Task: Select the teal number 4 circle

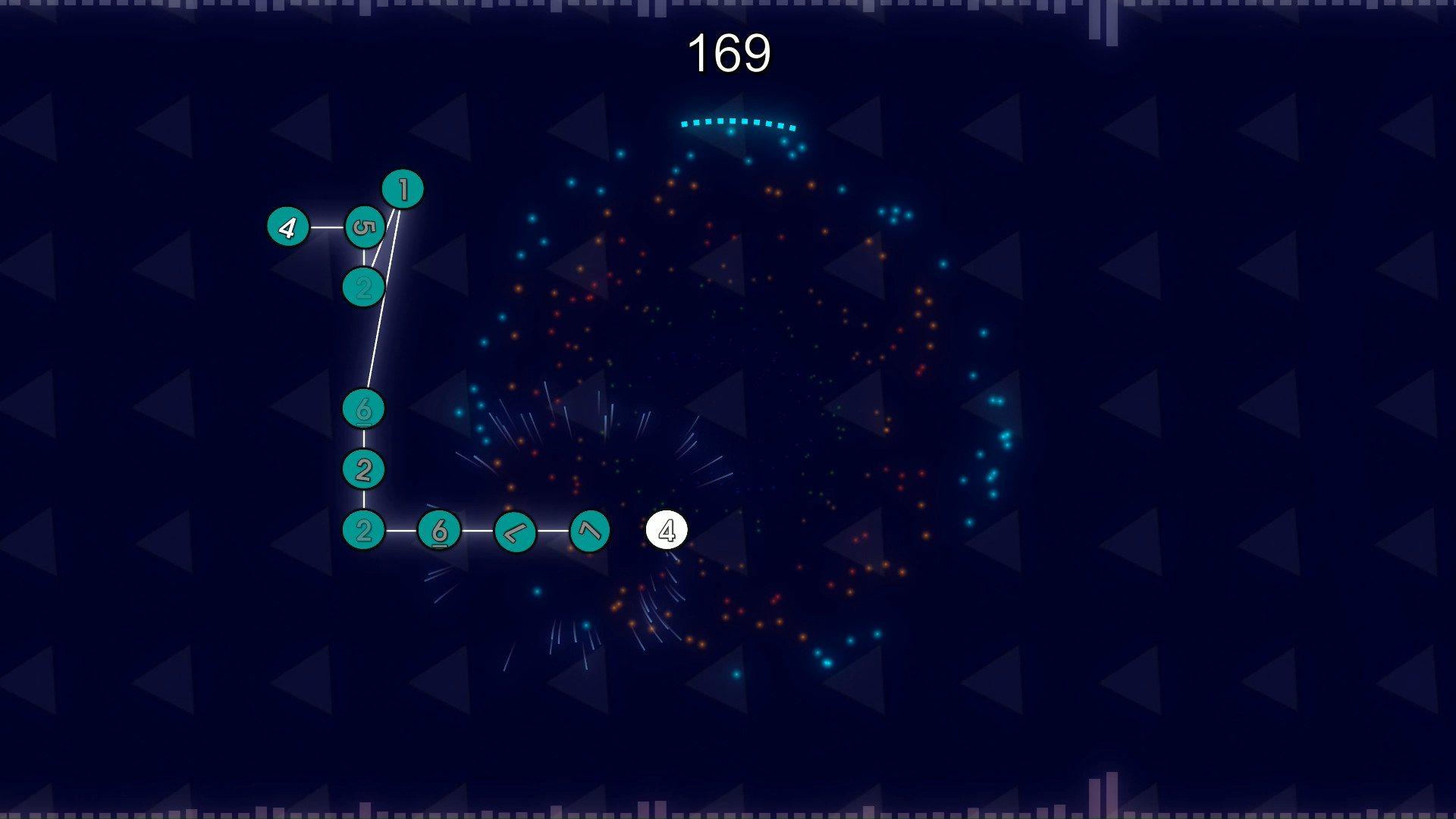Action: 288,227
